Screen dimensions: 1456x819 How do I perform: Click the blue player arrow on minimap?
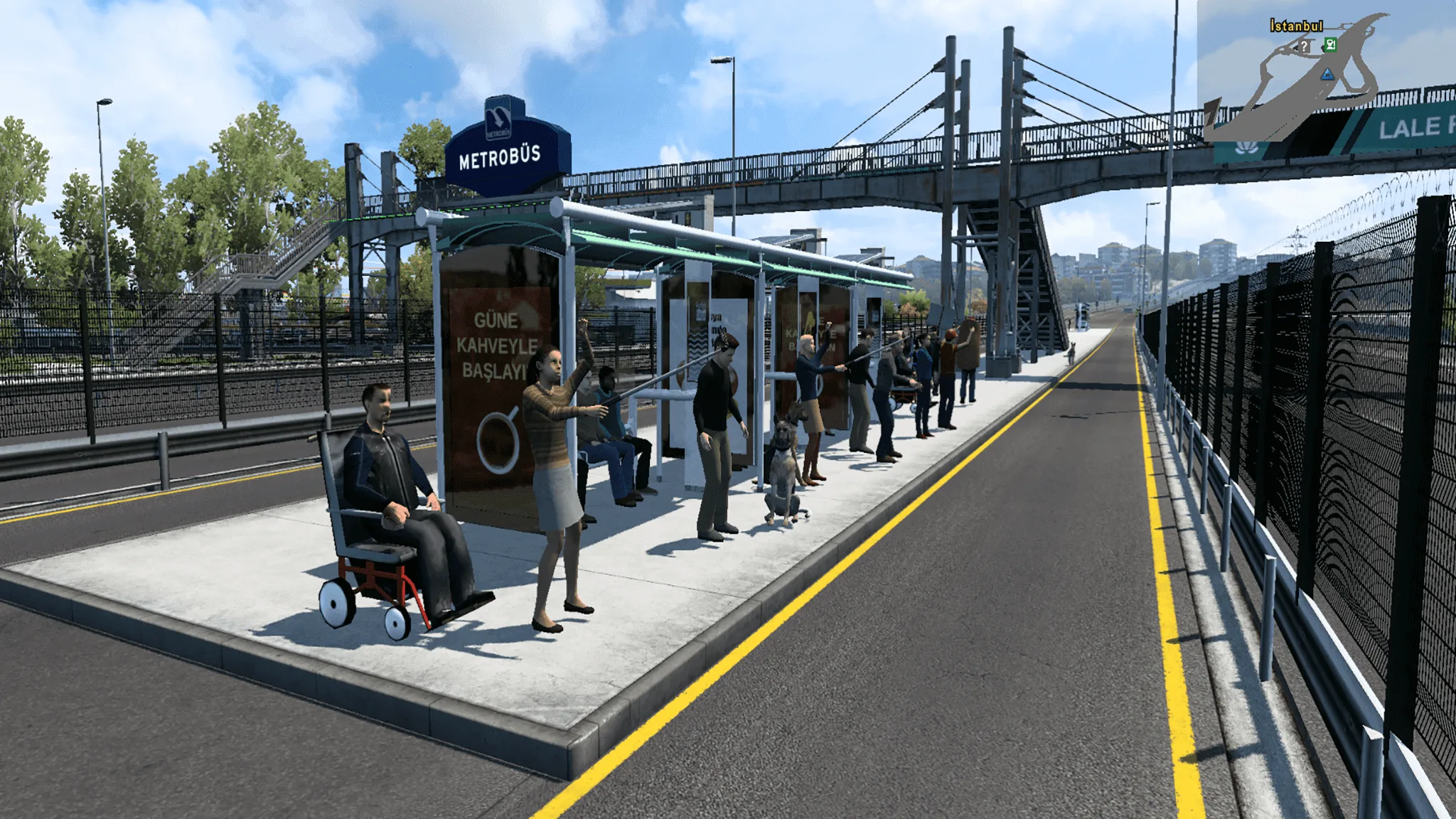1327,74
